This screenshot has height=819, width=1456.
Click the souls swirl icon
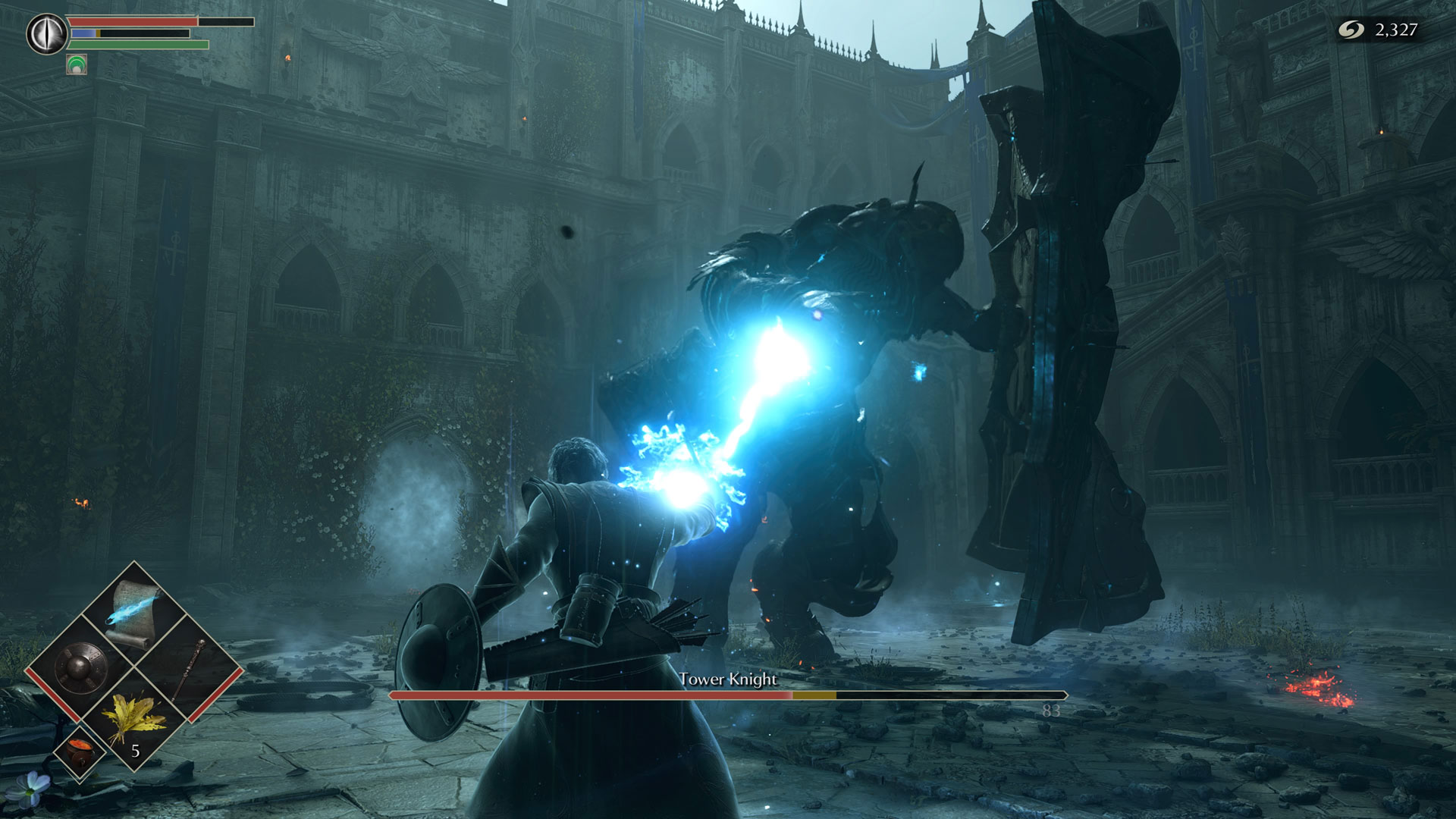pyautogui.click(x=1351, y=30)
